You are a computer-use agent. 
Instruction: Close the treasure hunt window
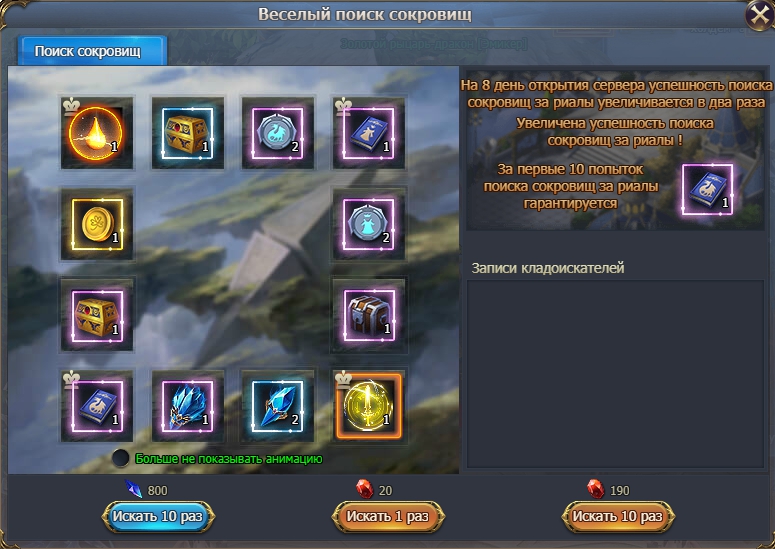click(x=758, y=16)
